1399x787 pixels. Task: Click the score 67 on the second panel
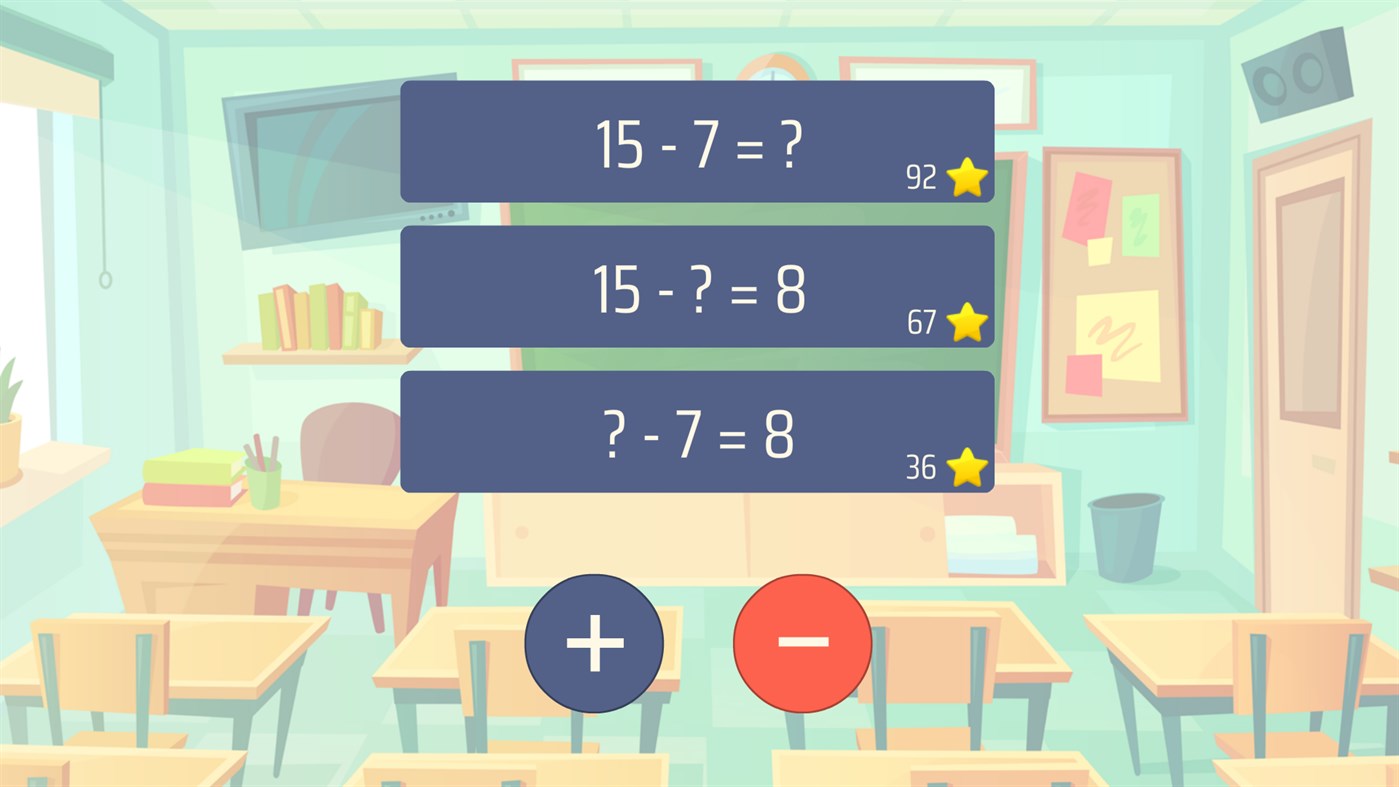pyautogui.click(x=921, y=322)
